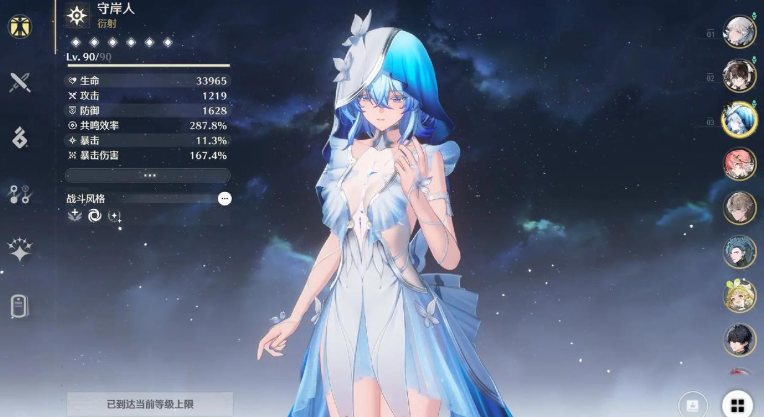Open the character overview tab
This screenshot has width=764, height=417.
pos(19,28)
